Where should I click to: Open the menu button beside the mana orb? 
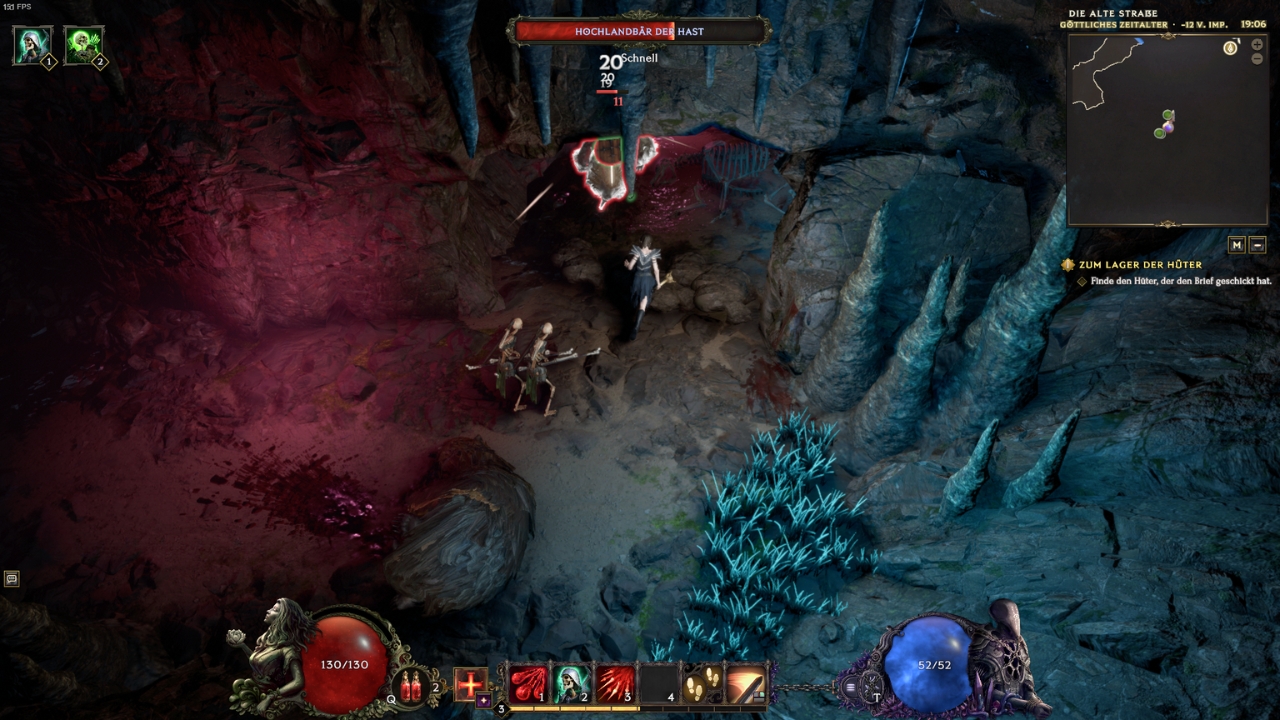(x=851, y=687)
